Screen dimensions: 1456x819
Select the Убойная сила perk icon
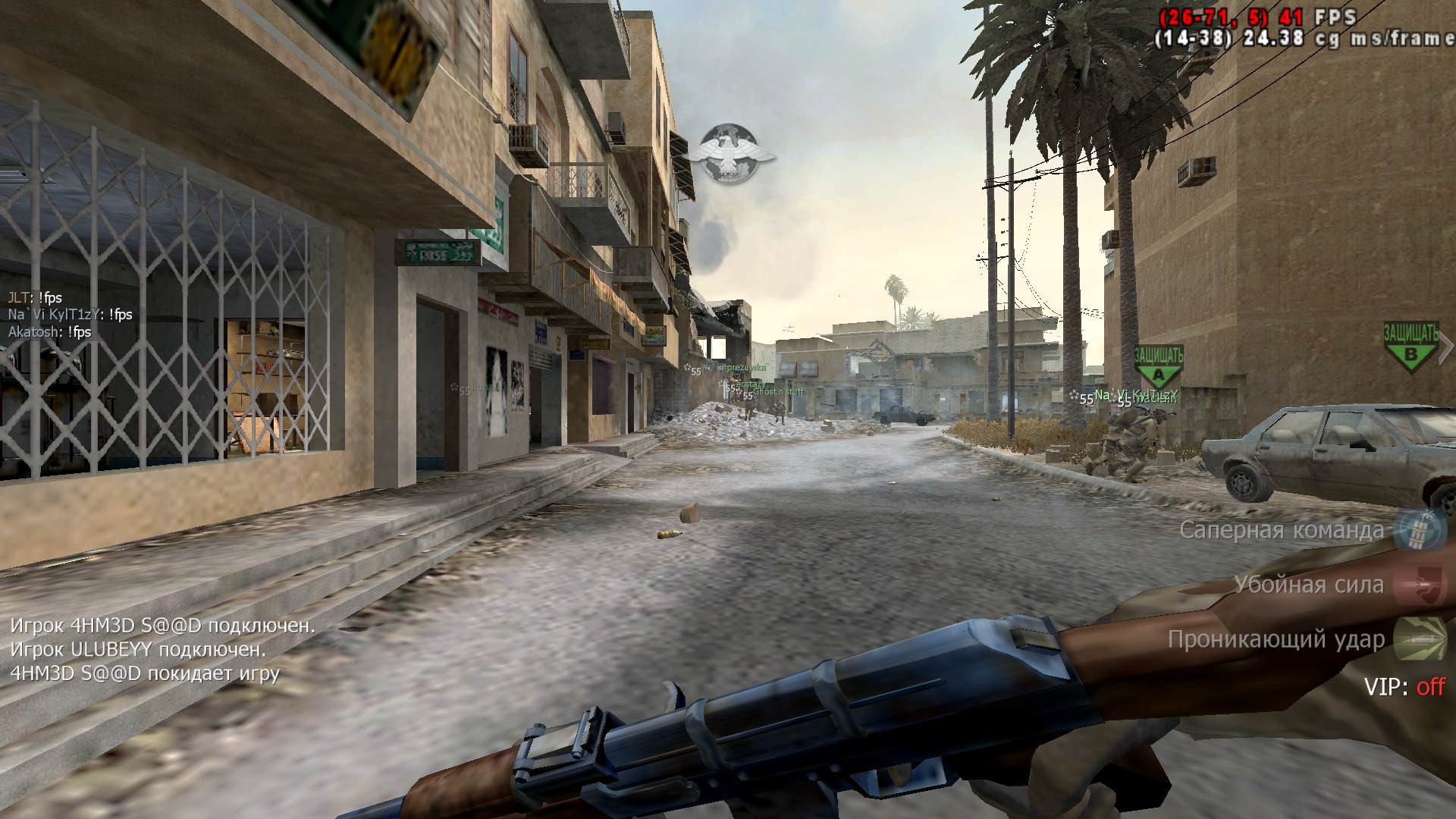pyautogui.click(x=1421, y=585)
